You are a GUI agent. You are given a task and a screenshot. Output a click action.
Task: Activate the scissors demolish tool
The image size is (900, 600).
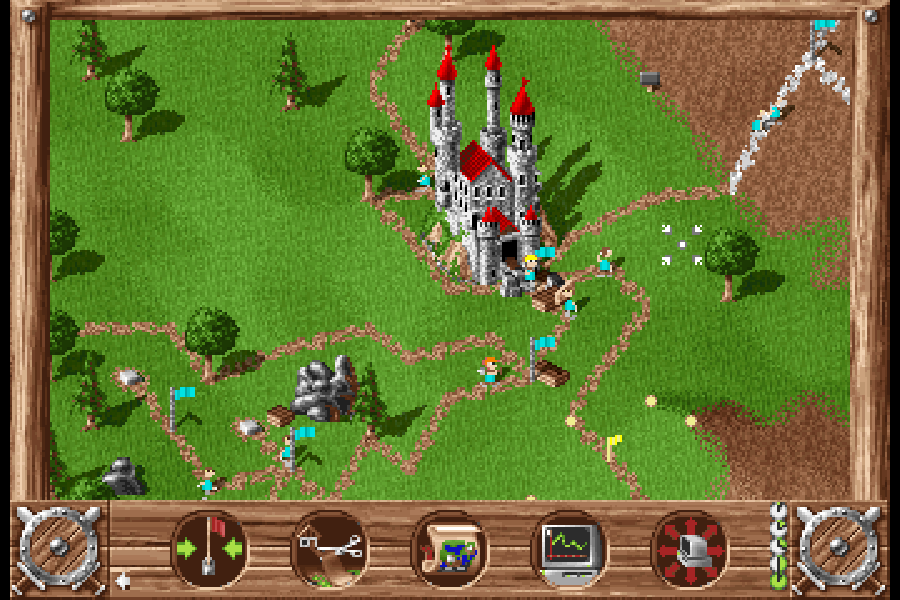click(x=329, y=549)
